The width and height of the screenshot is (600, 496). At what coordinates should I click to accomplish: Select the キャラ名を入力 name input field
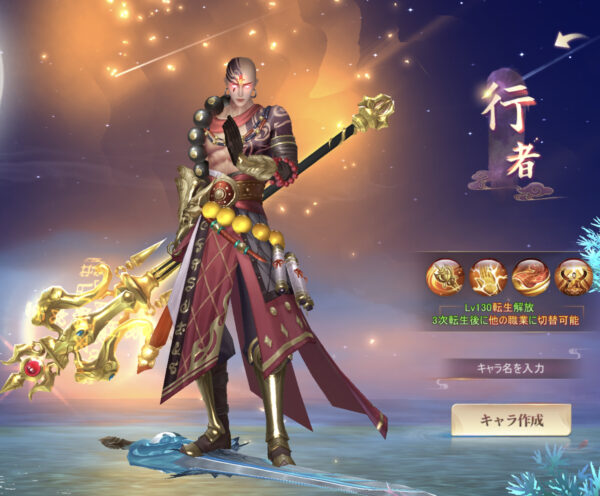coord(510,367)
